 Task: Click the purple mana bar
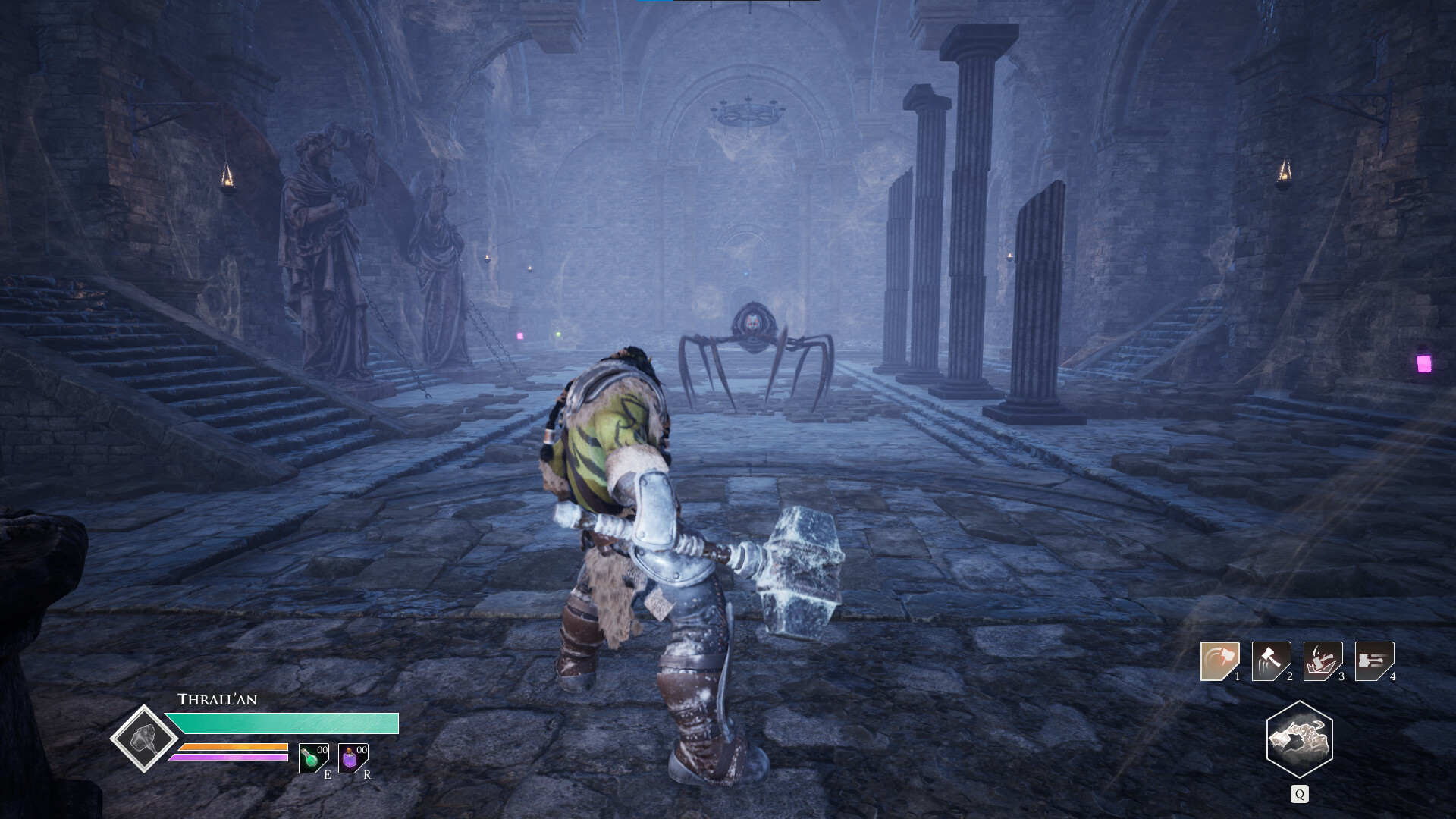click(230, 757)
